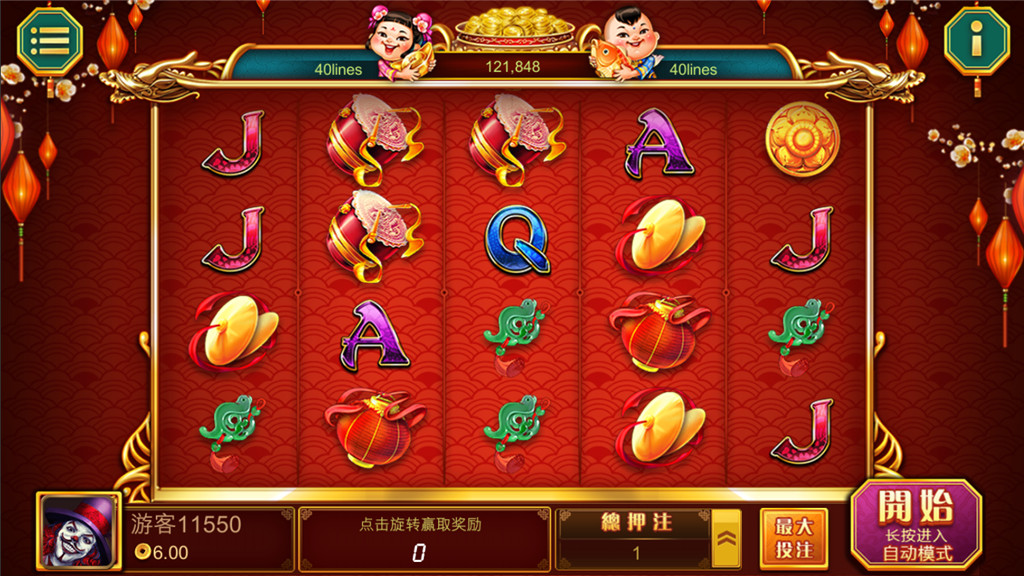
Task: Open the guest player avatar profile
Action: tap(79, 530)
